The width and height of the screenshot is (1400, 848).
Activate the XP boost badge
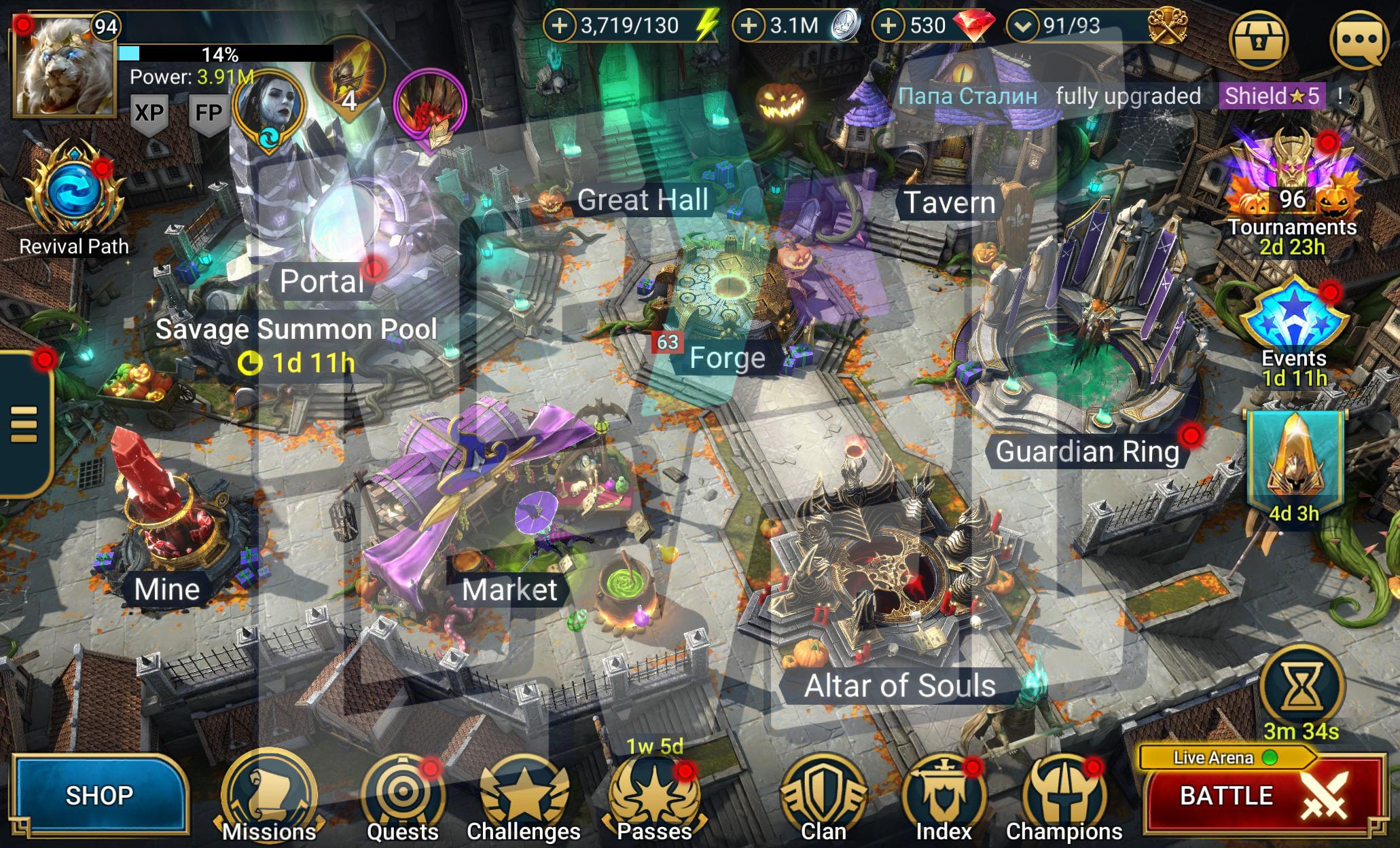click(x=149, y=113)
